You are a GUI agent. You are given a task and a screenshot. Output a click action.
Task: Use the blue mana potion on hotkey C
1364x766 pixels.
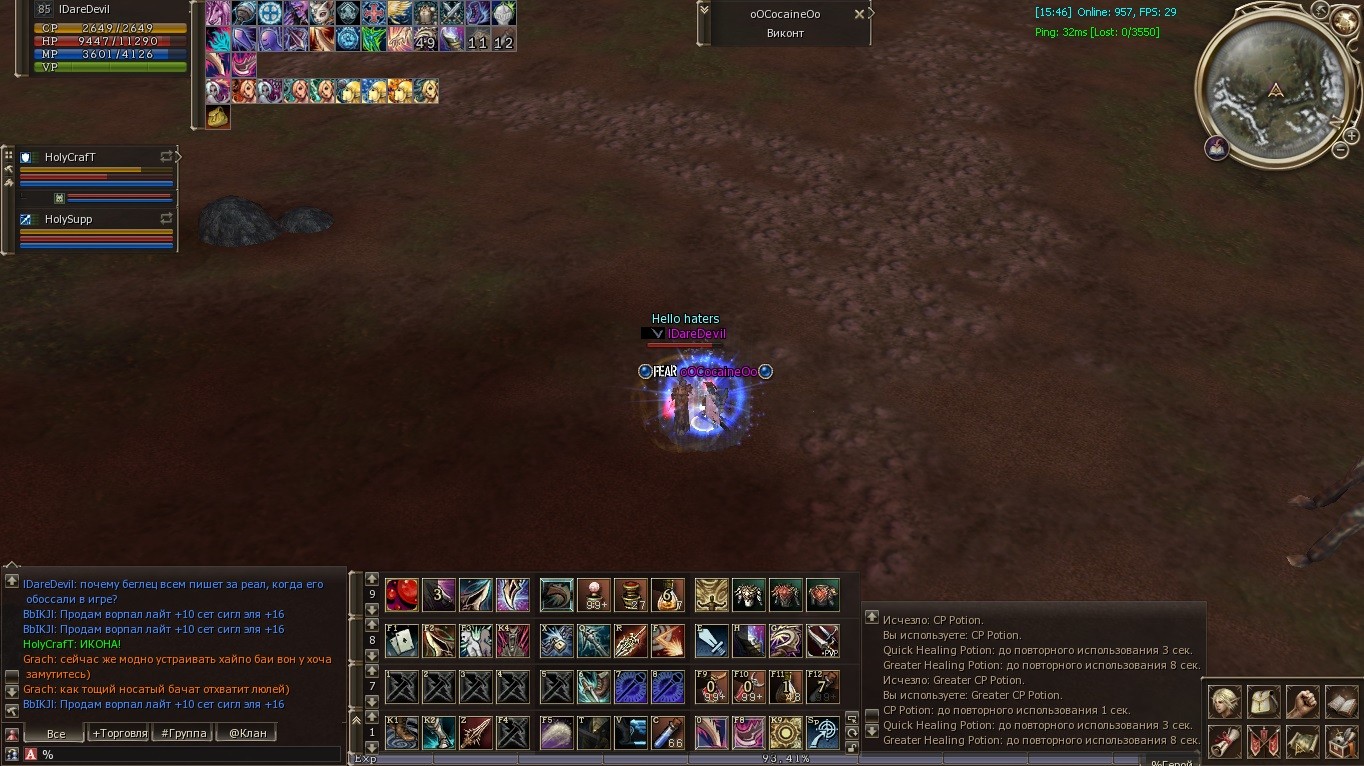click(x=668, y=733)
